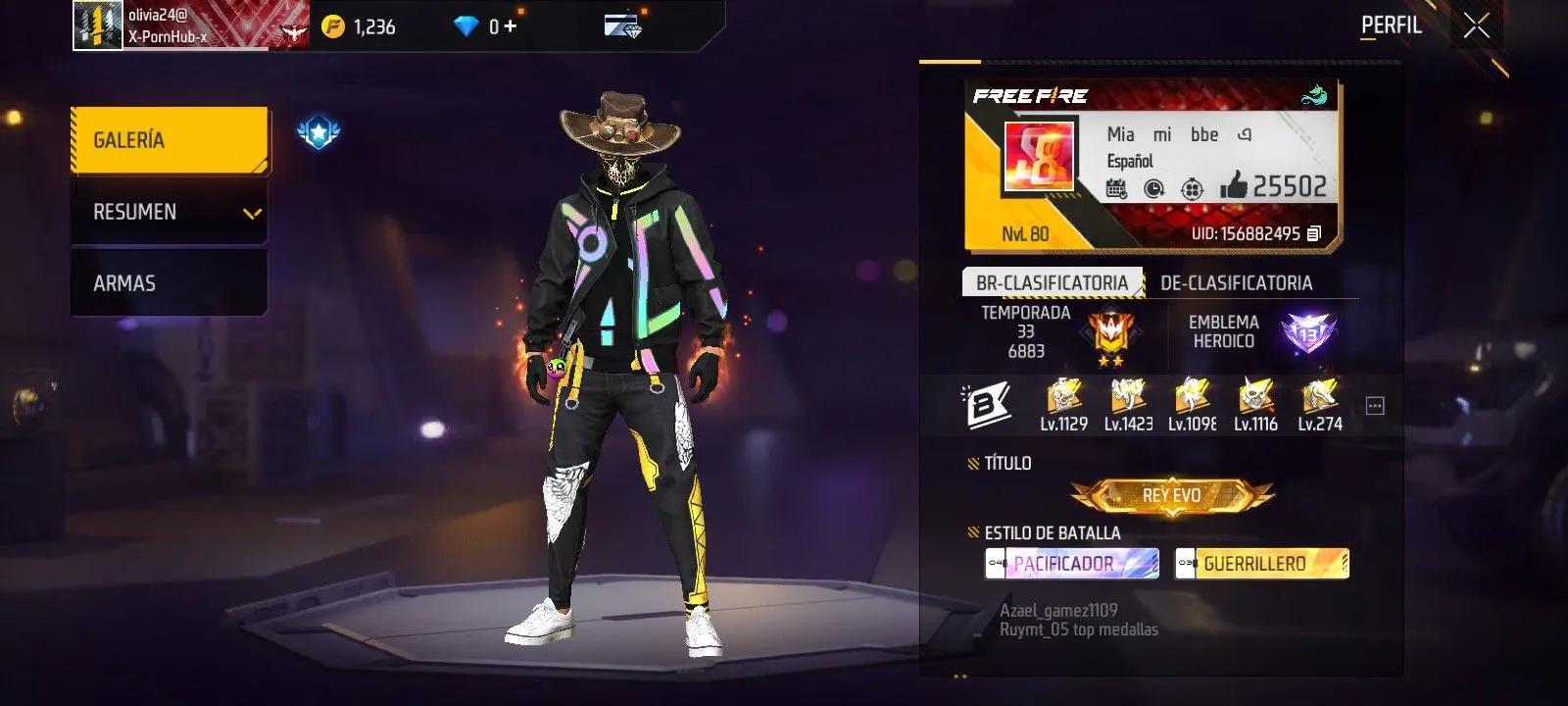Choose the Guerrillero battle style tag
This screenshot has width=1568, height=706.
pyautogui.click(x=1262, y=564)
